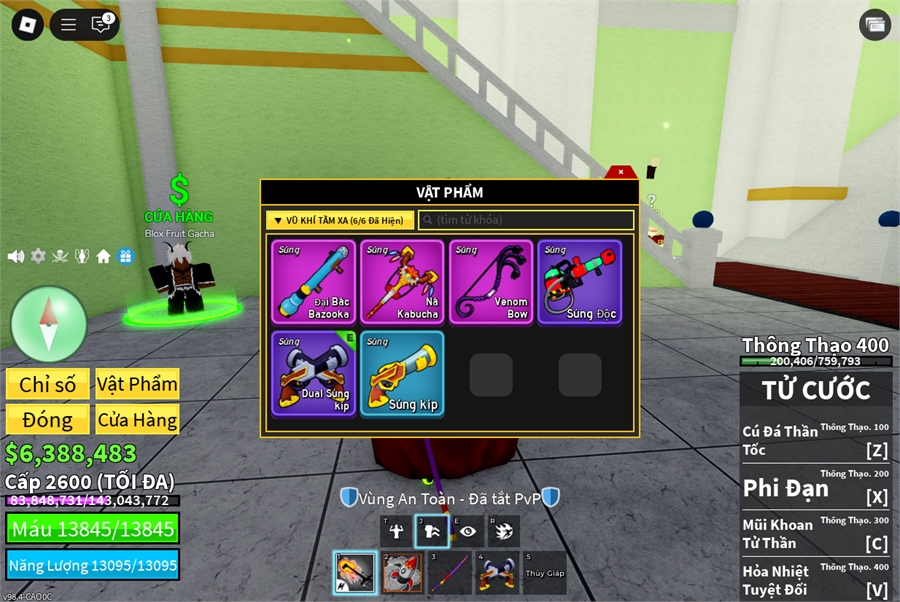Open settings via the gear icon
900x602 pixels.
click(38, 256)
